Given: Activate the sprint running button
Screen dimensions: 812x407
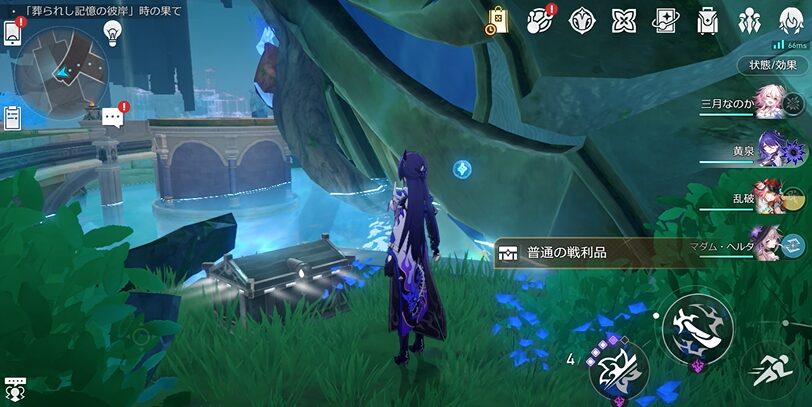Looking at the screenshot, I should pos(775,370).
